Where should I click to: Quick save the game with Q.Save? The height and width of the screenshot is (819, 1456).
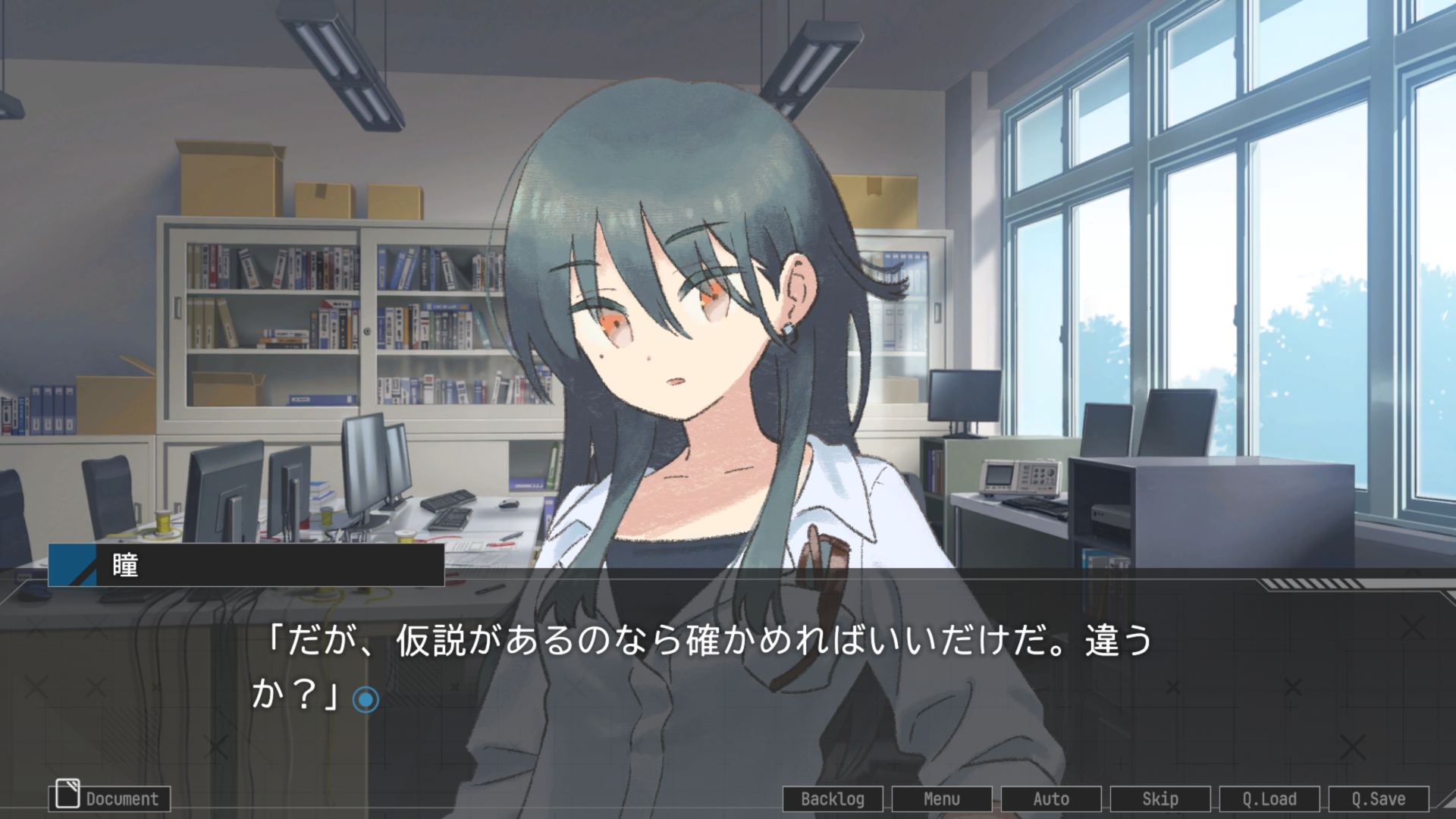click(x=1379, y=799)
